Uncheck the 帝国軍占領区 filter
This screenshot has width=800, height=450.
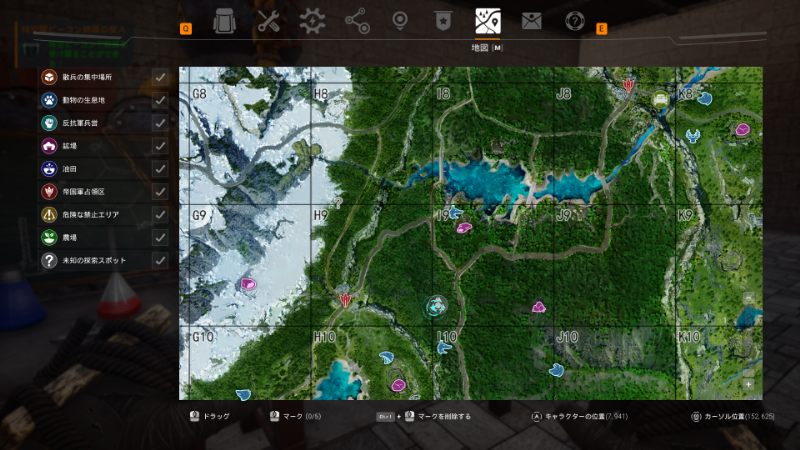[x=160, y=192]
